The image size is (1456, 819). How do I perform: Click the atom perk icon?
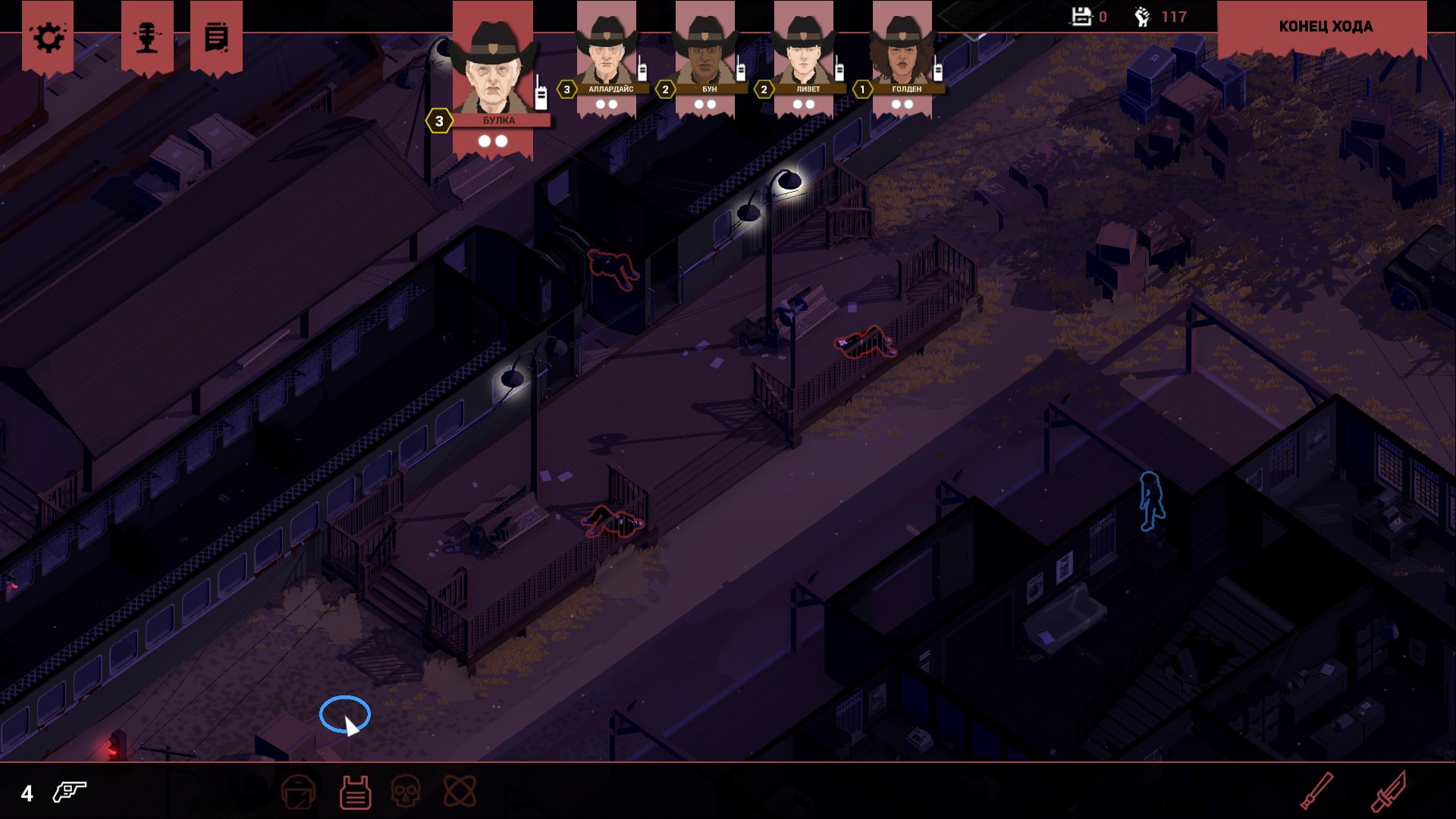pyautogui.click(x=460, y=792)
